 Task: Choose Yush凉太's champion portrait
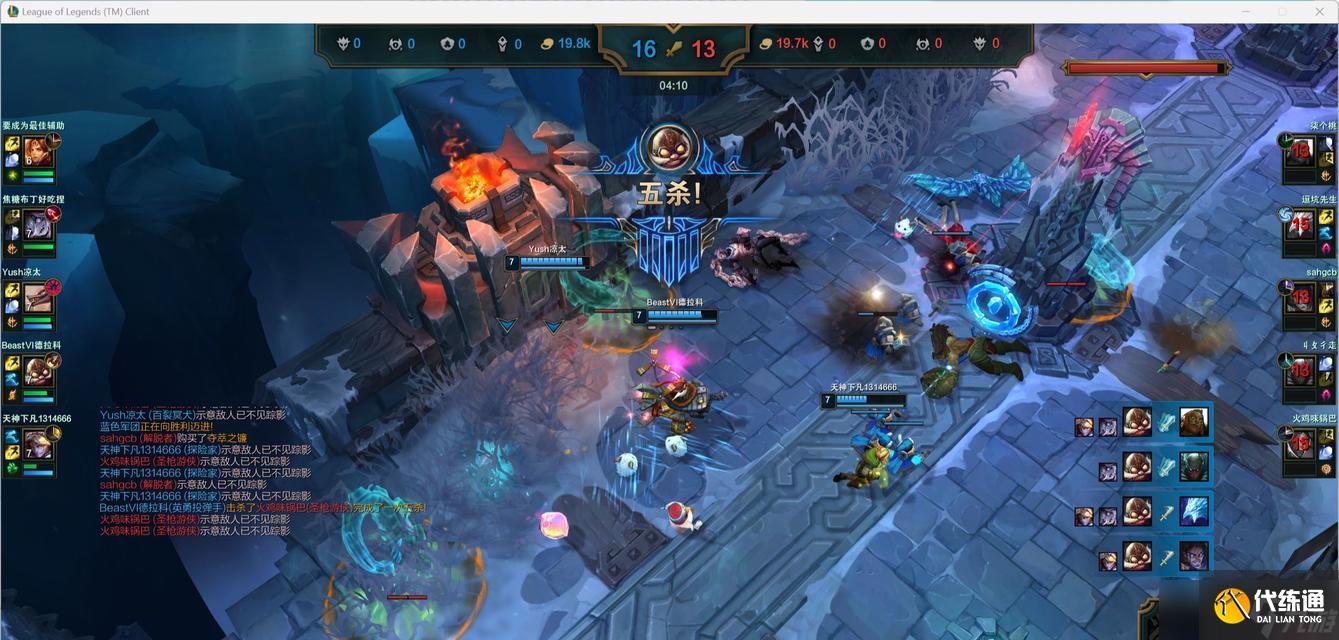coord(38,298)
